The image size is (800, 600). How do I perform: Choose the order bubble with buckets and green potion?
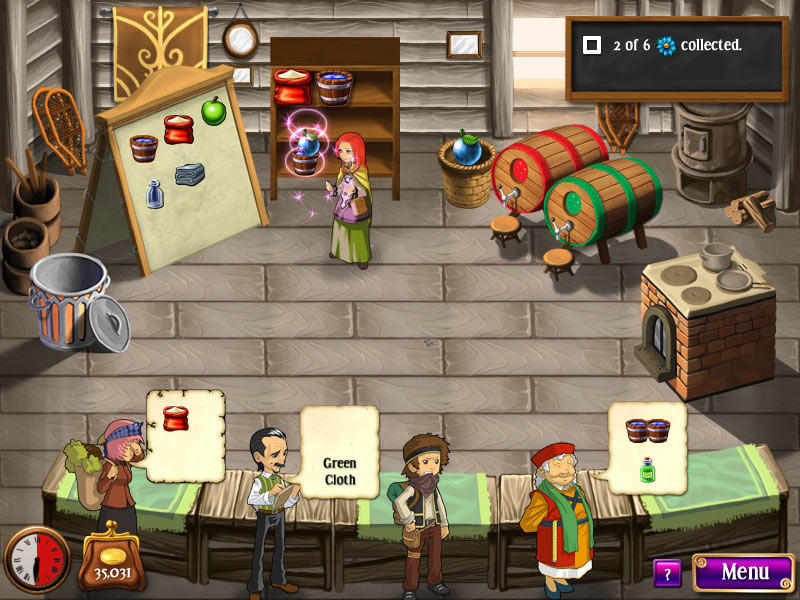click(647, 446)
